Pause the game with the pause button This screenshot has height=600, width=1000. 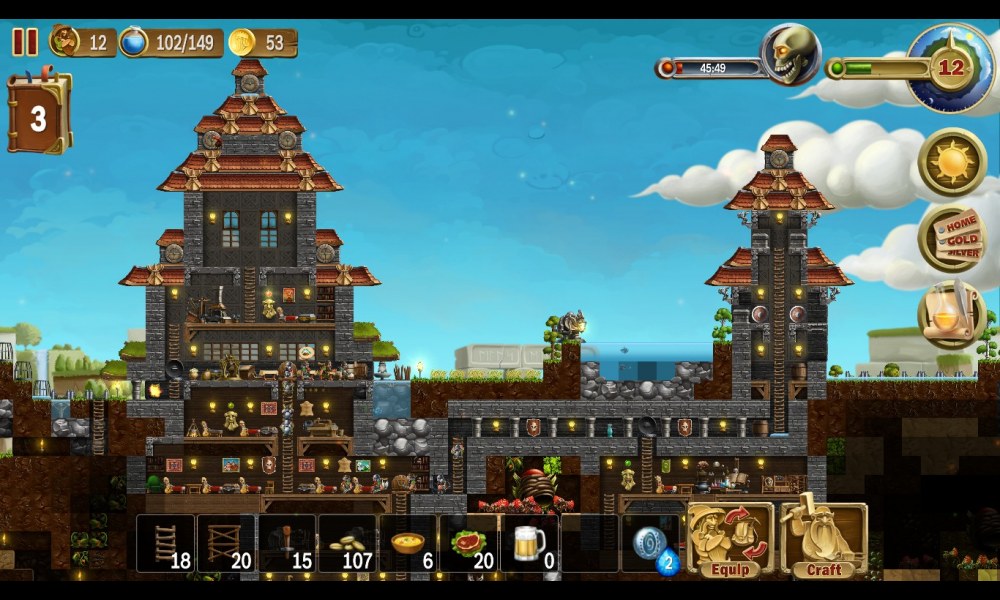pyautogui.click(x=25, y=42)
